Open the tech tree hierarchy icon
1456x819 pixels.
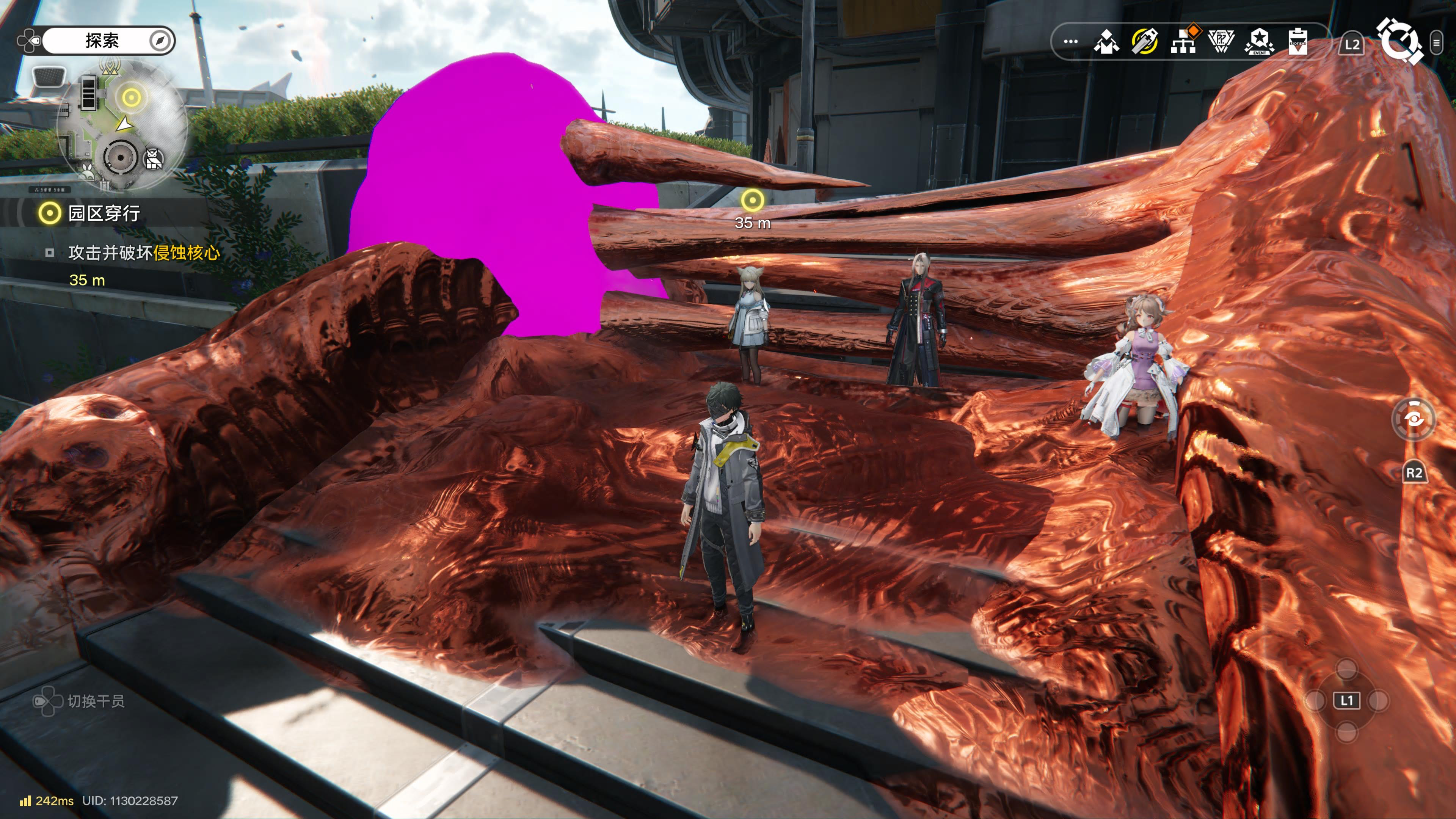(1183, 41)
